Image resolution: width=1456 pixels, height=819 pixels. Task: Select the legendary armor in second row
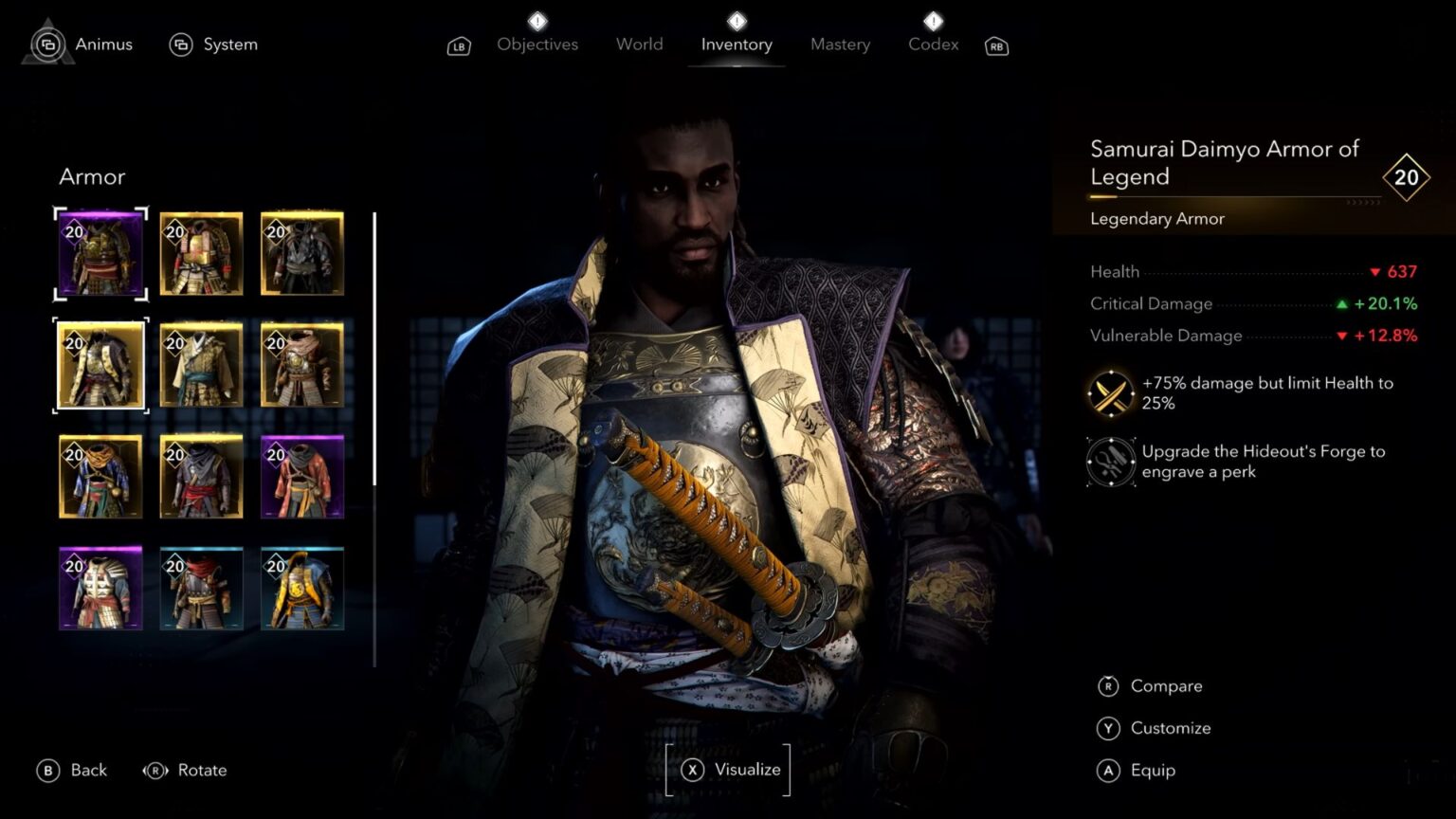point(100,365)
